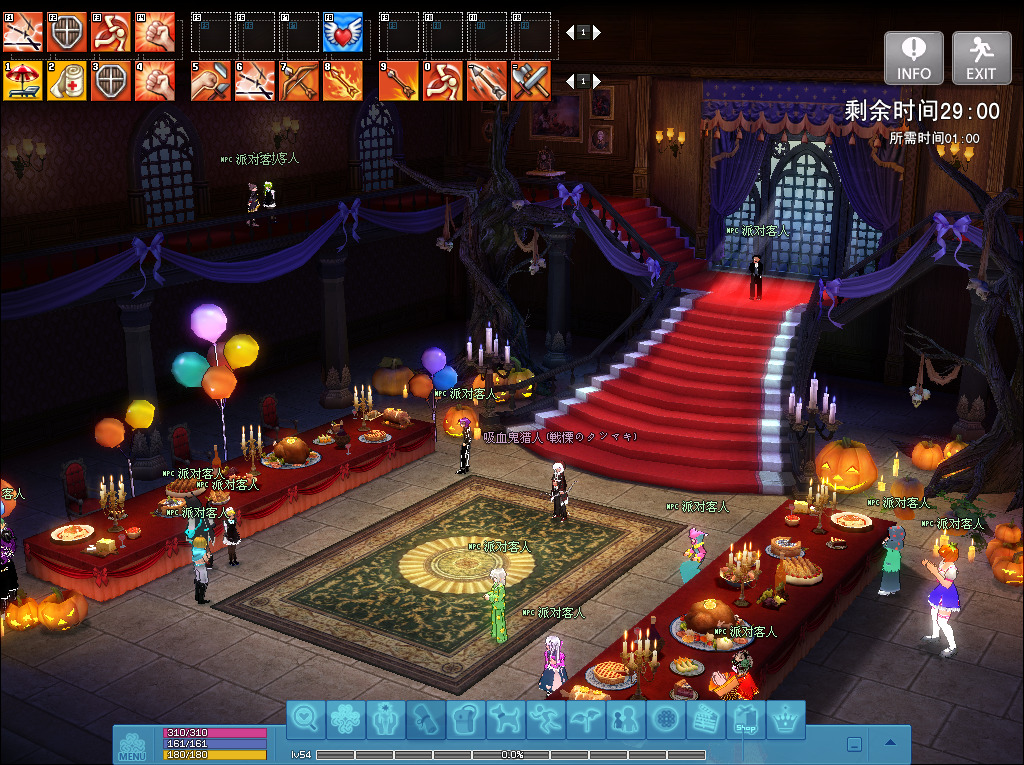Viewport: 1024px width, 765px height.
Task: Minimize the bottom menu bar
Action: click(854, 743)
